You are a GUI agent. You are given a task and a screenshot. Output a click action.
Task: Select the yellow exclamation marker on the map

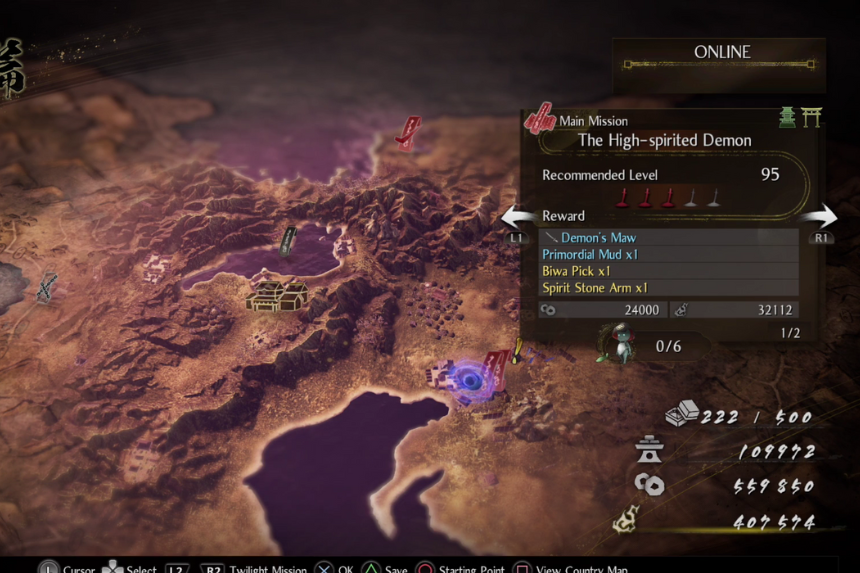pos(517,350)
